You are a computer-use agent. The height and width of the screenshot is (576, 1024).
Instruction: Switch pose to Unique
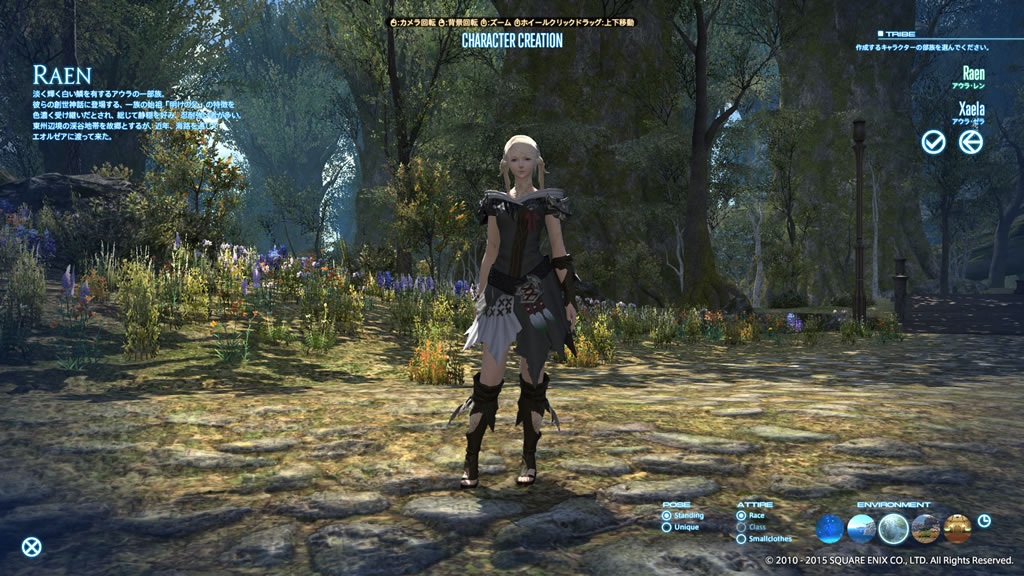pyautogui.click(x=667, y=527)
